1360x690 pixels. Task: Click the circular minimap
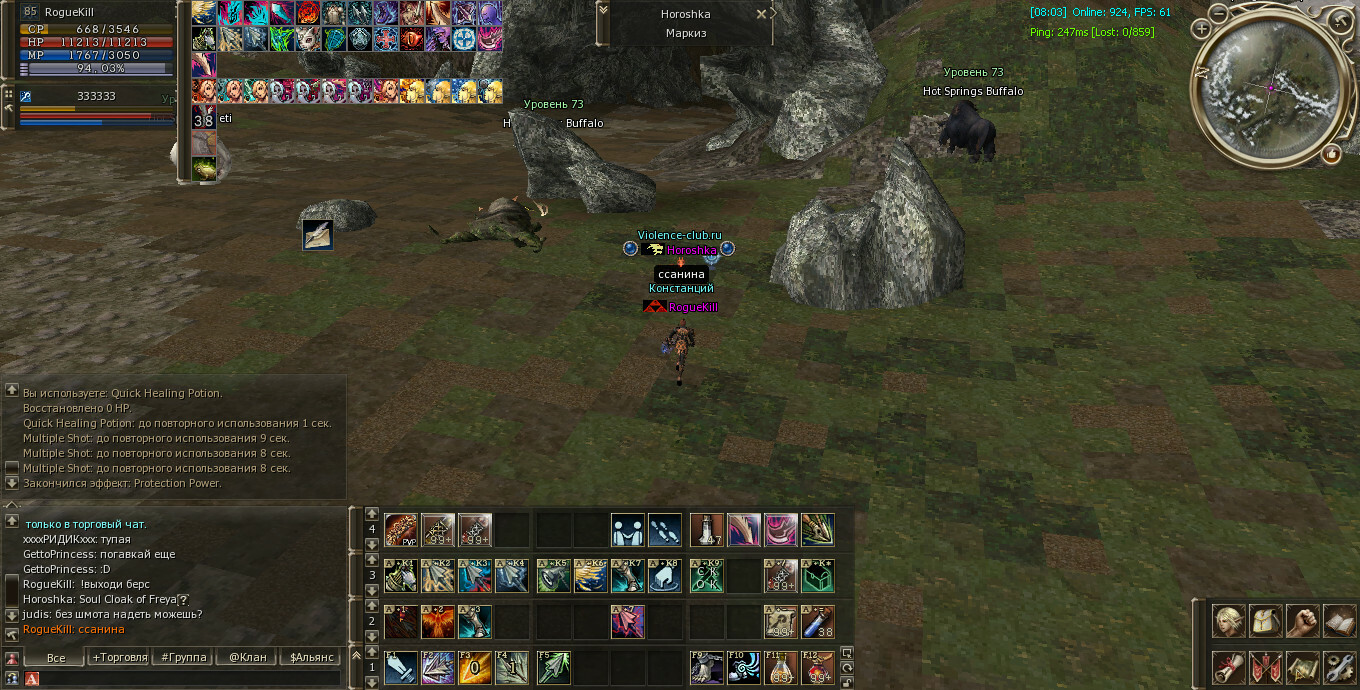[1268, 84]
